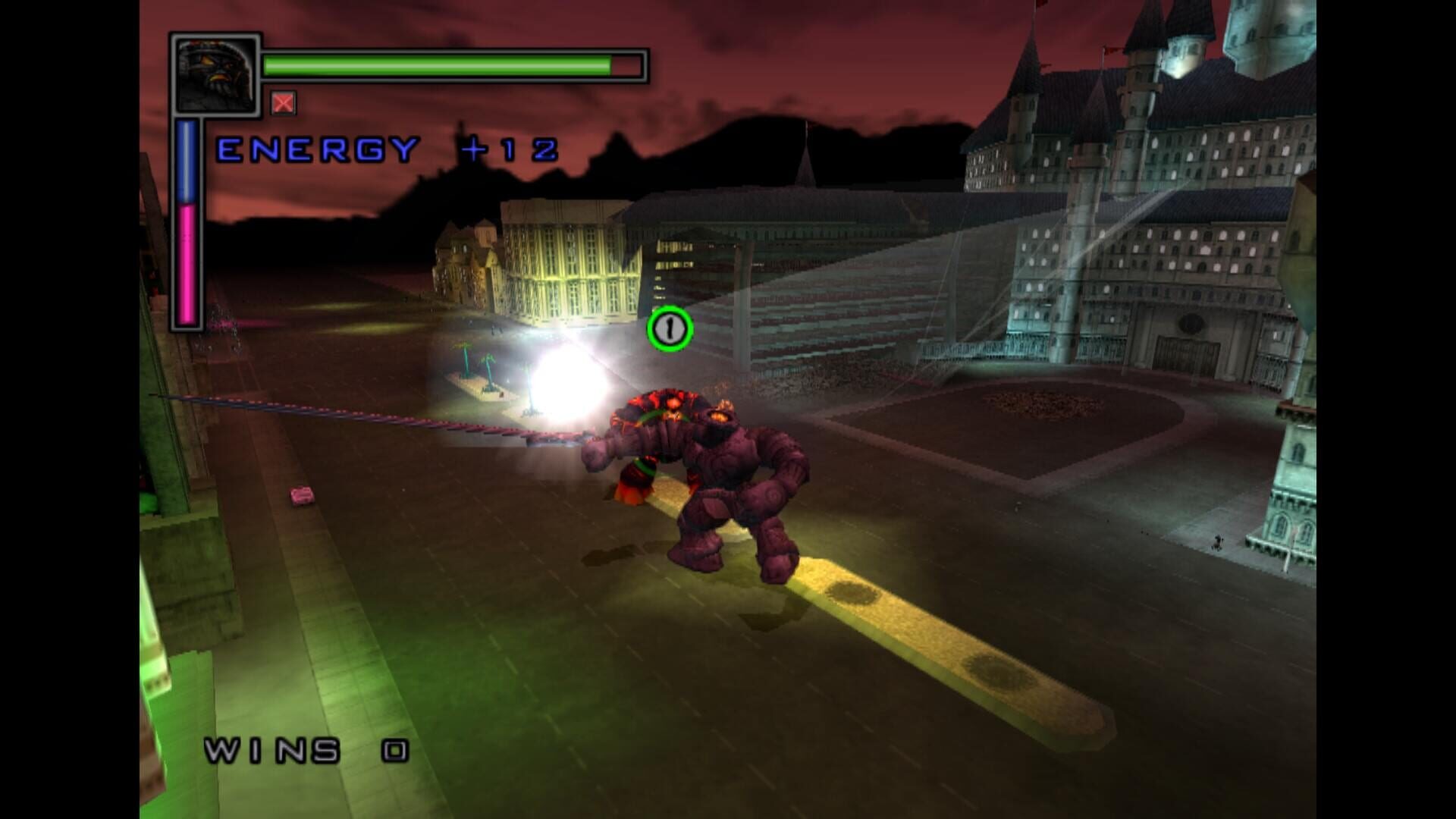Click the green circled 1 marker above the monster
Screen dimensions: 1456x819
(670, 329)
